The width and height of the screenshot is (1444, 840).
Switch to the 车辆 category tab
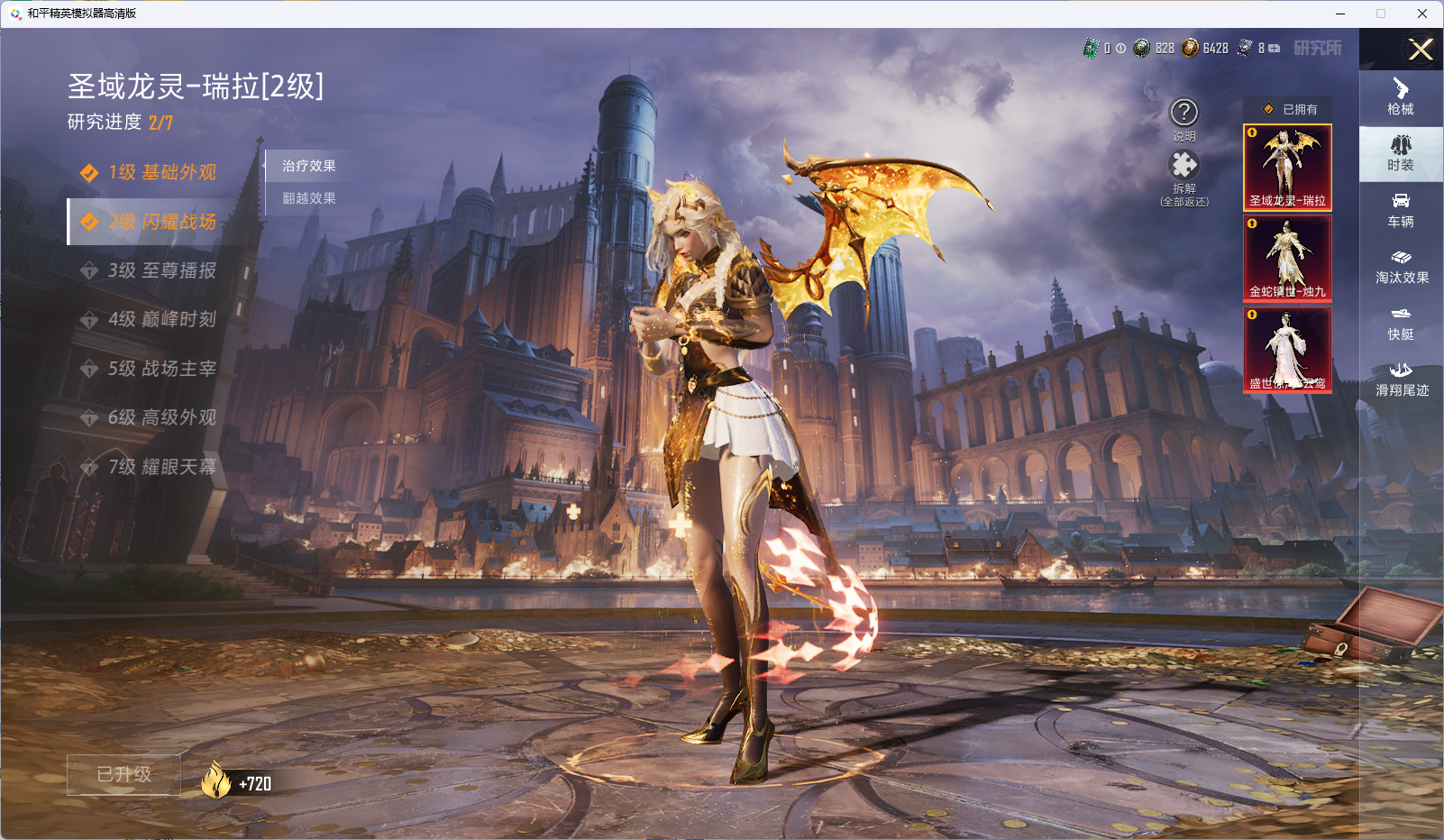pos(1401,210)
